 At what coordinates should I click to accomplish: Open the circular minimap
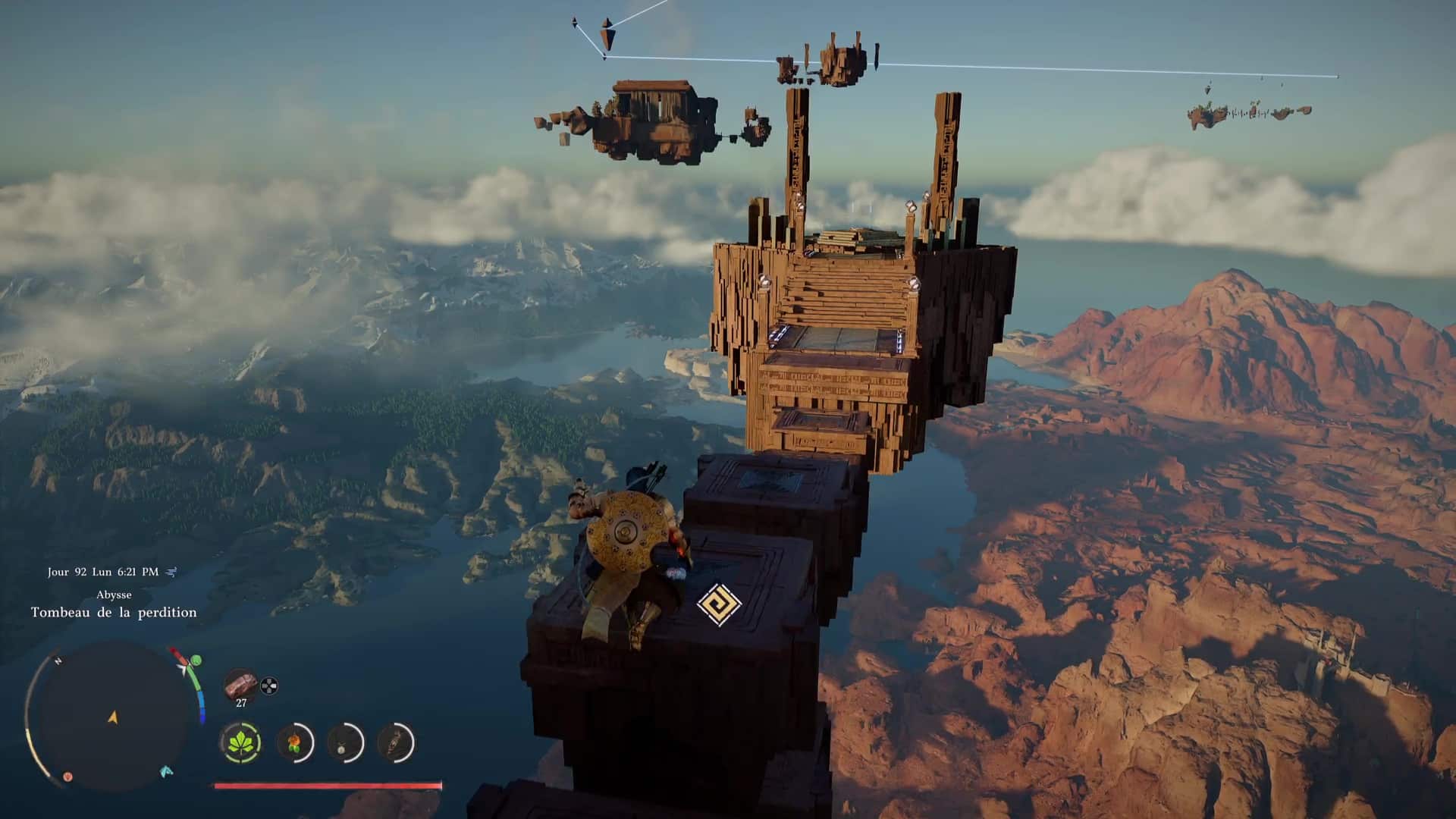[x=112, y=716]
